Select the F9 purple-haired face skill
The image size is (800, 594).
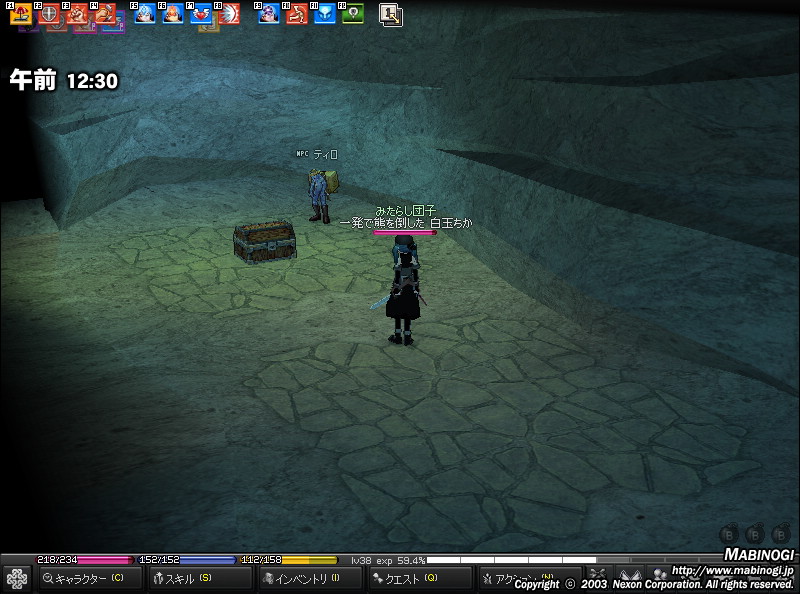click(x=269, y=14)
